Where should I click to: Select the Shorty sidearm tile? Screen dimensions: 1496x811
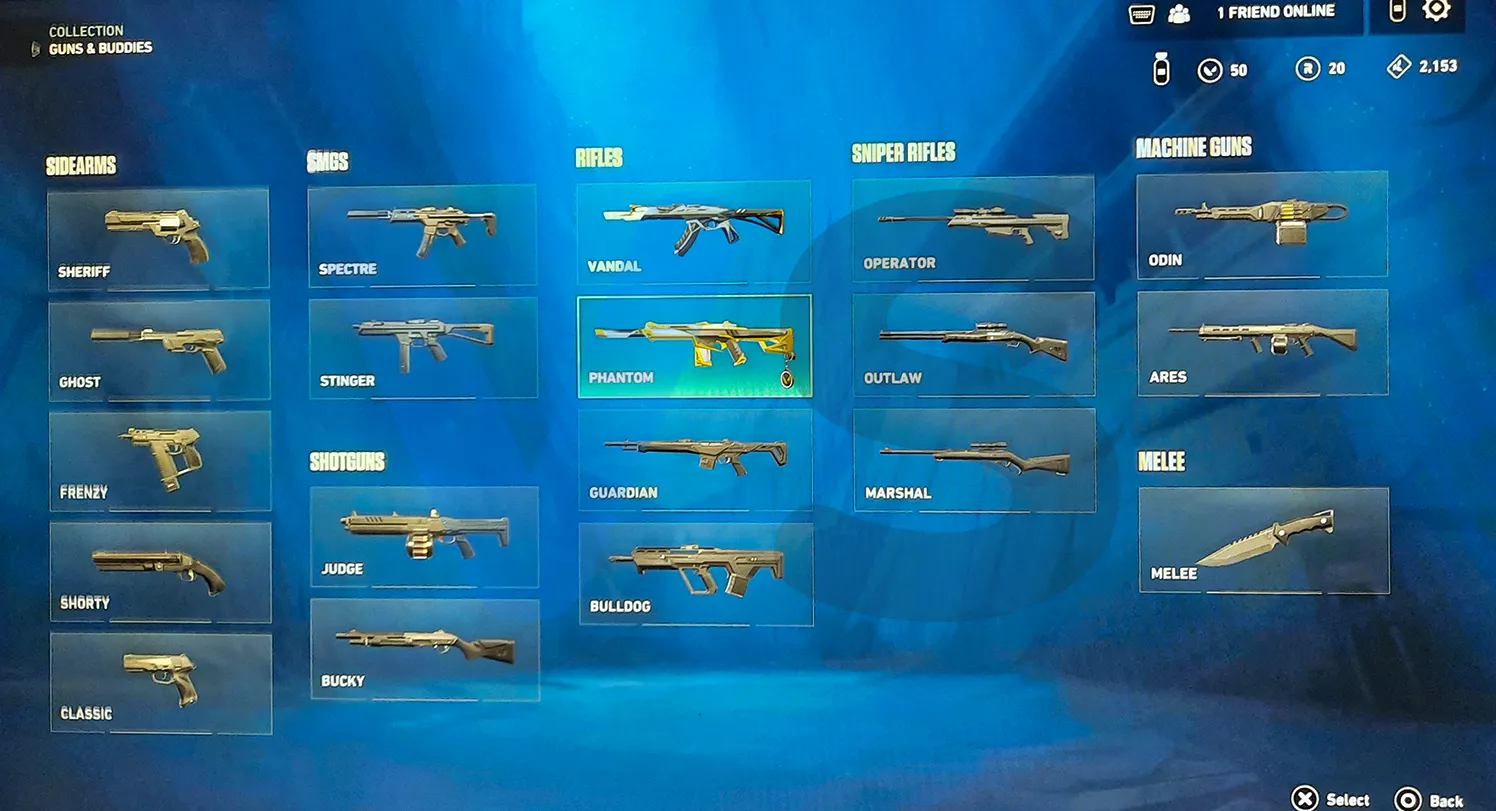[161, 572]
